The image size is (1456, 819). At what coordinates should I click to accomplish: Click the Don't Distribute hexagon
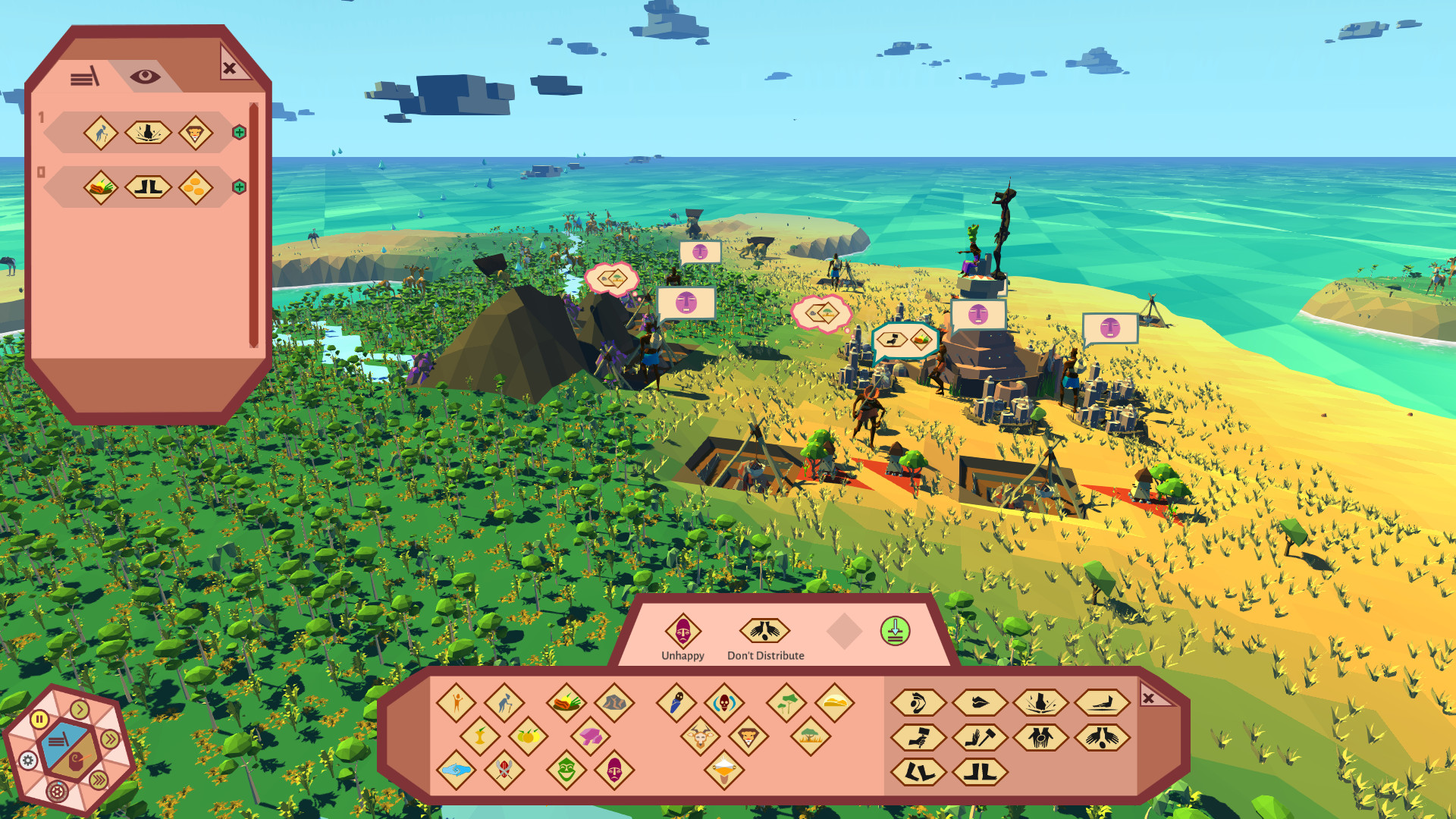(764, 631)
